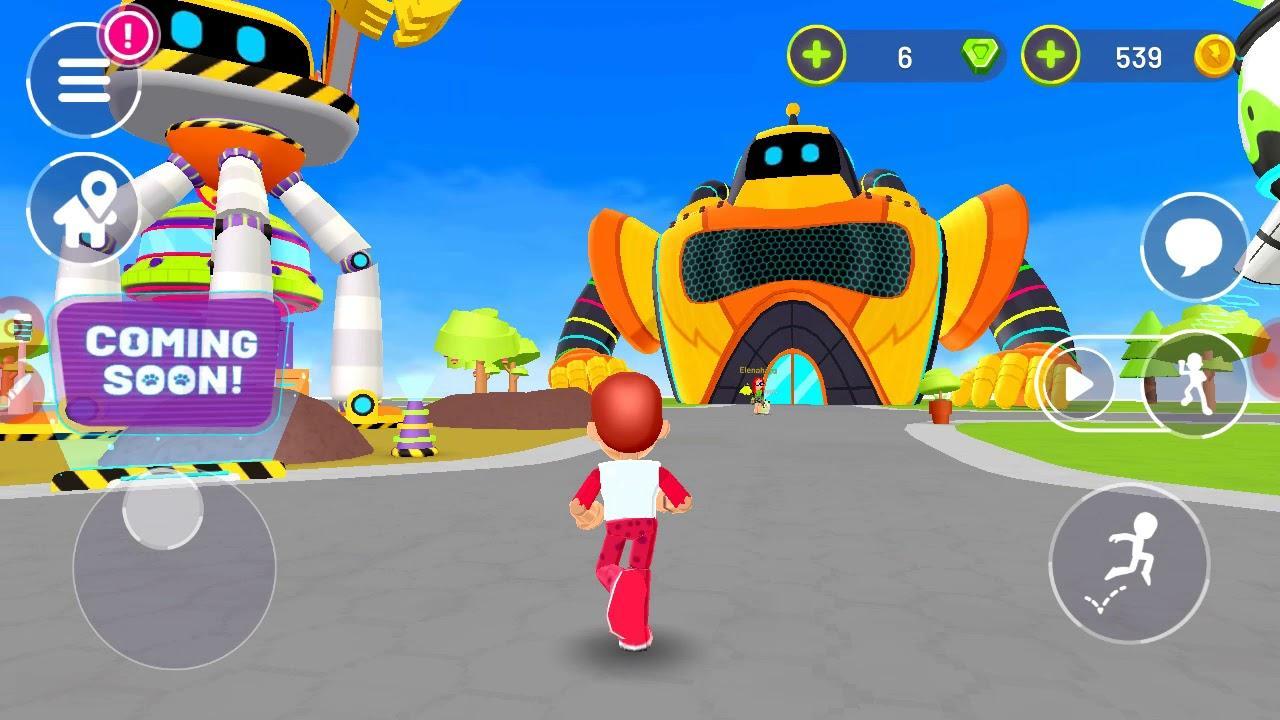Tap the home location pin button
Viewport: 1280px width, 720px height.
[82, 210]
